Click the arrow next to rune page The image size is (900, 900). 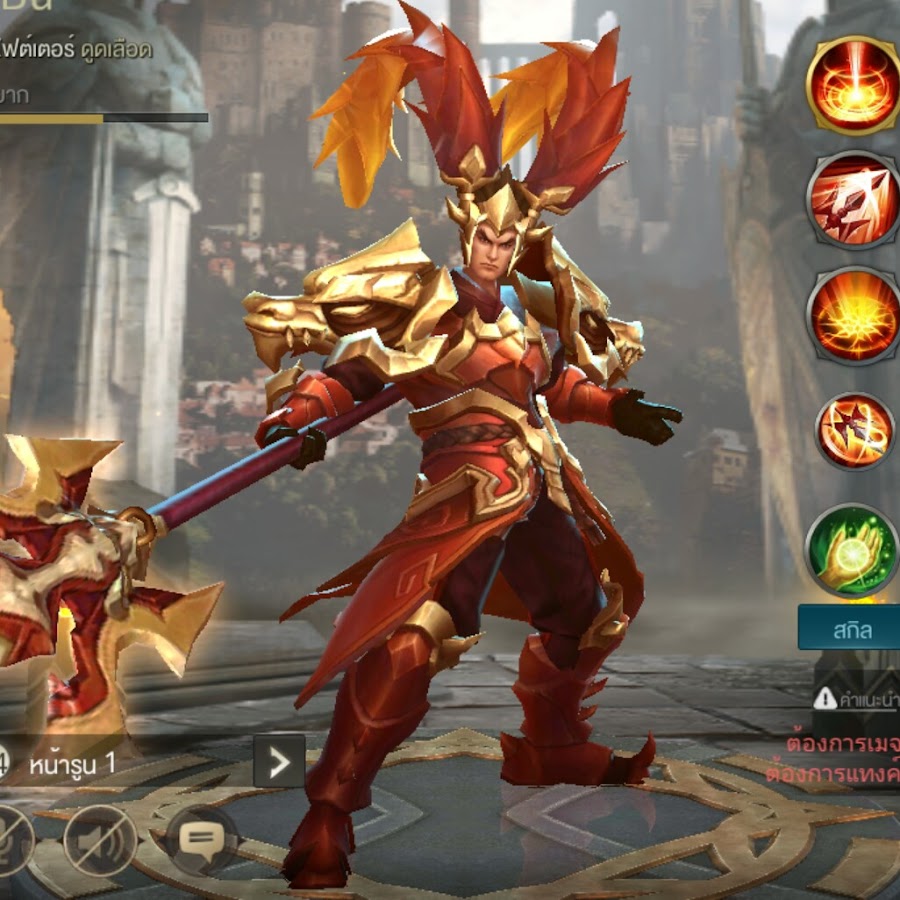(x=279, y=763)
